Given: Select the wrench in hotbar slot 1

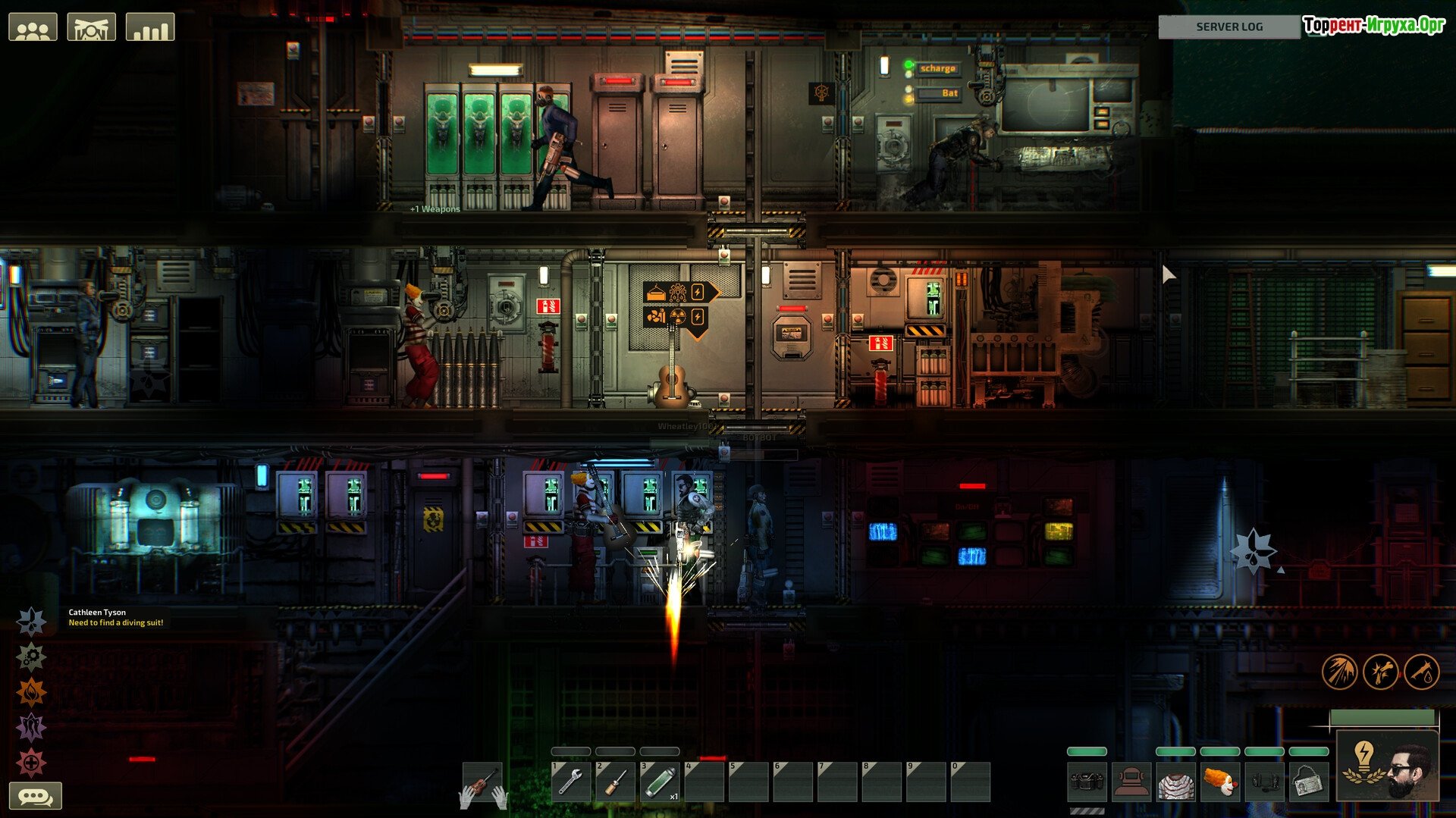Looking at the screenshot, I should [570, 782].
